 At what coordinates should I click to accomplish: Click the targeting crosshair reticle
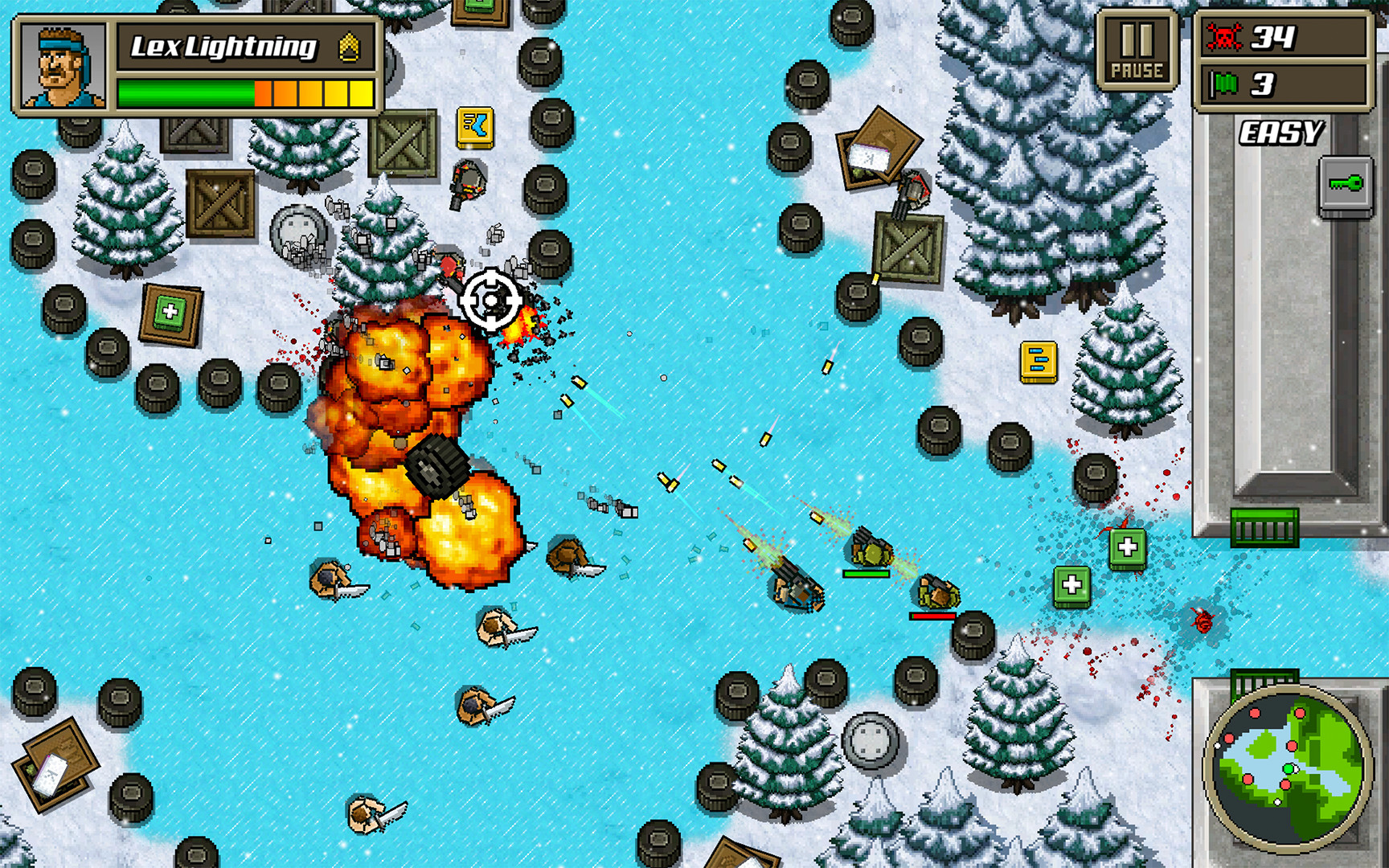pos(491,301)
